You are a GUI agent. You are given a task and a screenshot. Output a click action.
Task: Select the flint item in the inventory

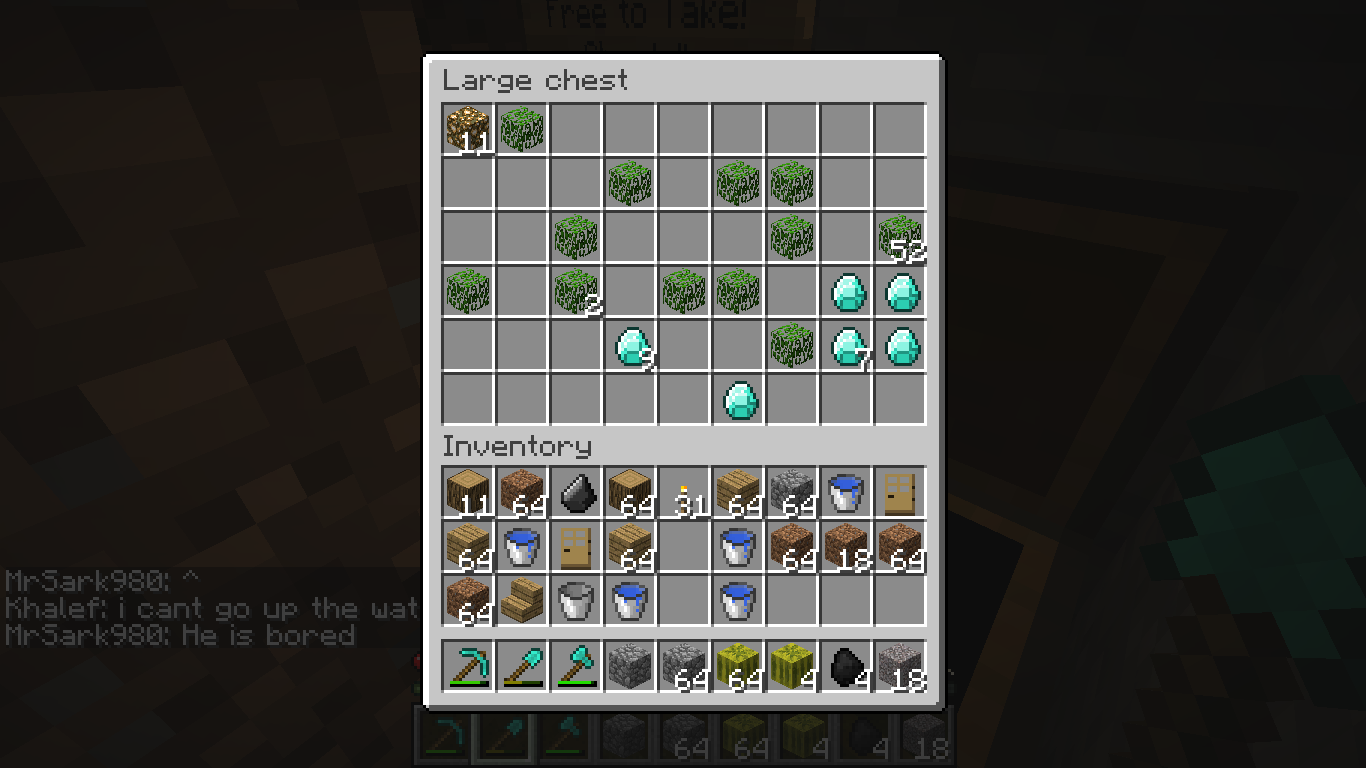click(575, 490)
